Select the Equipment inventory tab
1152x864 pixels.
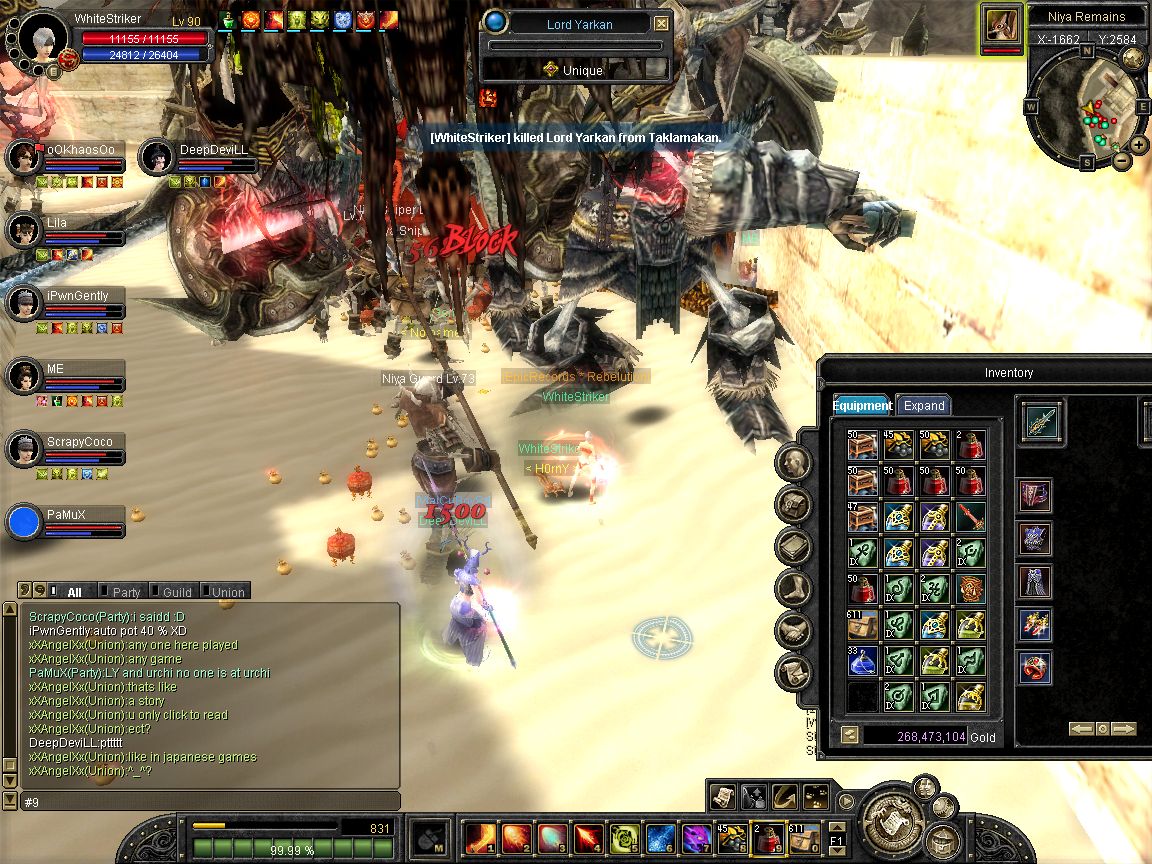(862, 405)
